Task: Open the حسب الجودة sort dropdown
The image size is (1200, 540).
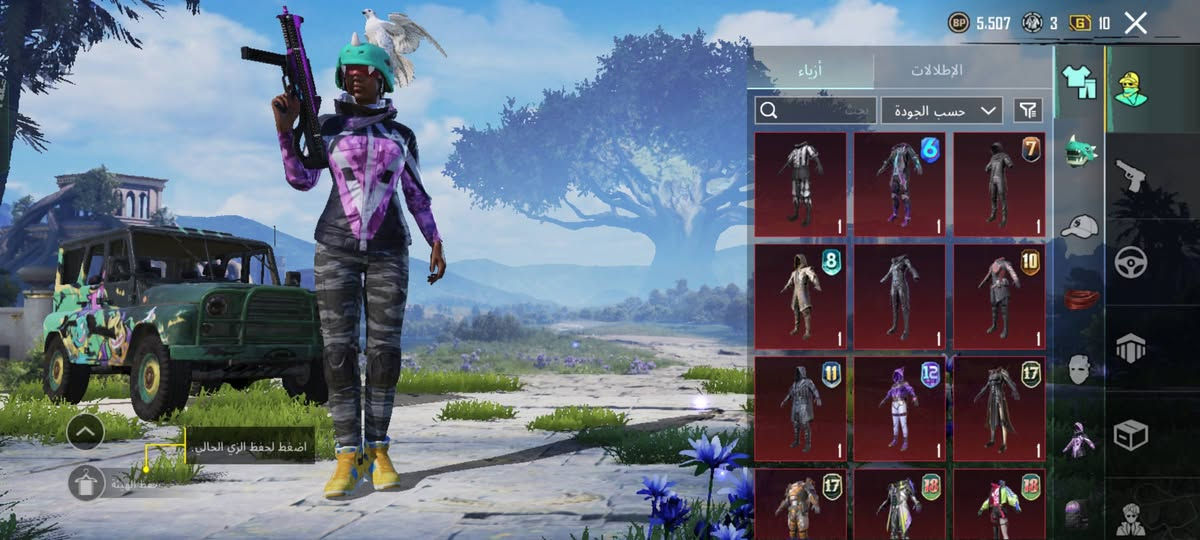Action: [942, 110]
